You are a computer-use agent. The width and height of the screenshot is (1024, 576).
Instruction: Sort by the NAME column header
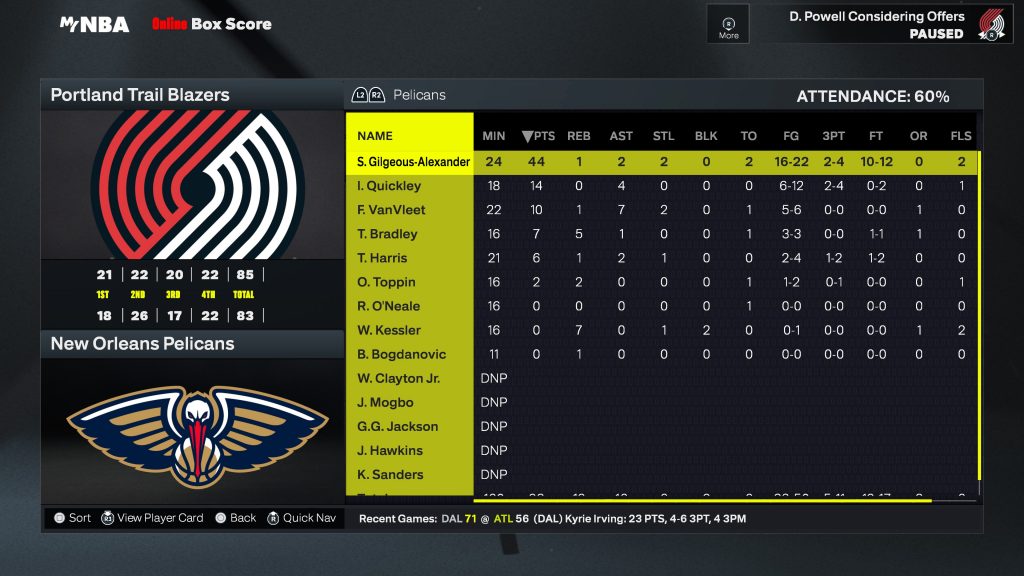(375, 136)
